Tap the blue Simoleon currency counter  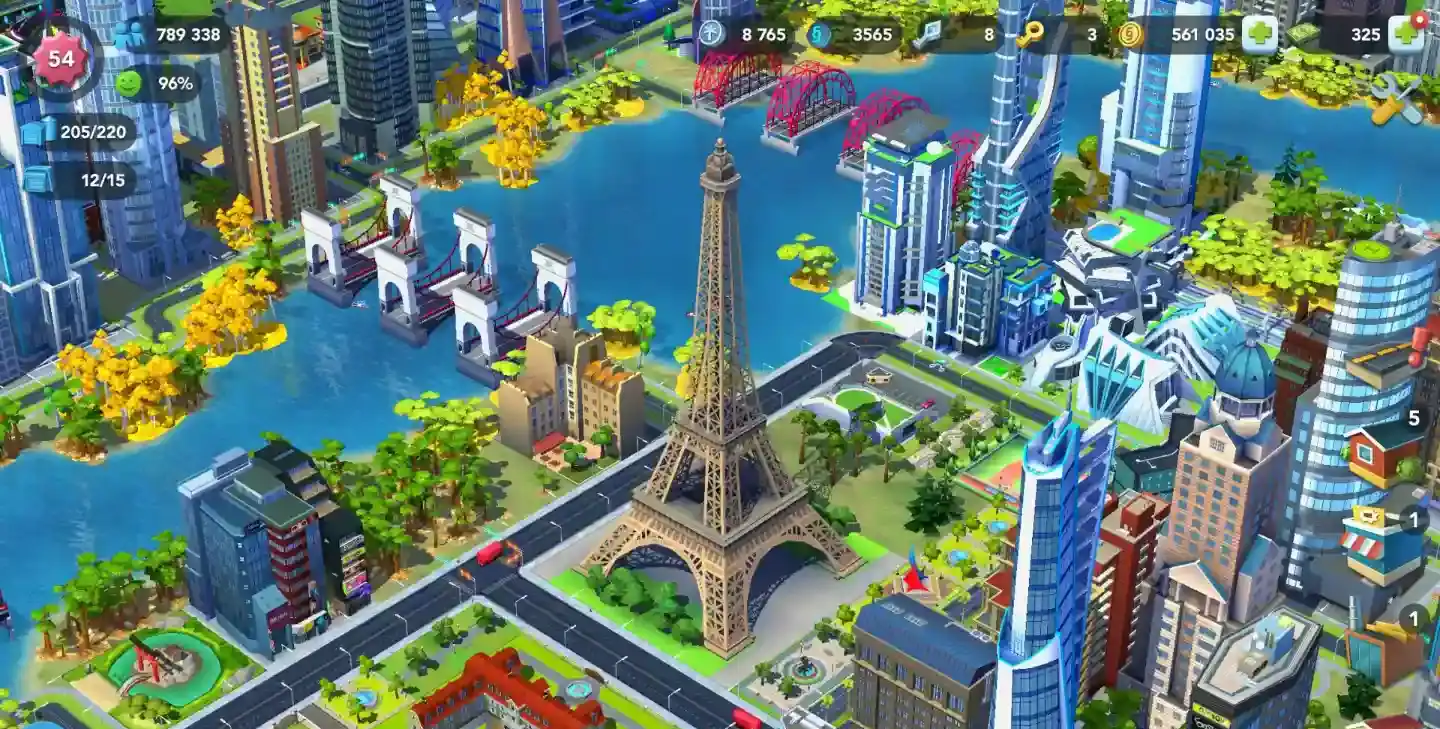tap(852, 34)
